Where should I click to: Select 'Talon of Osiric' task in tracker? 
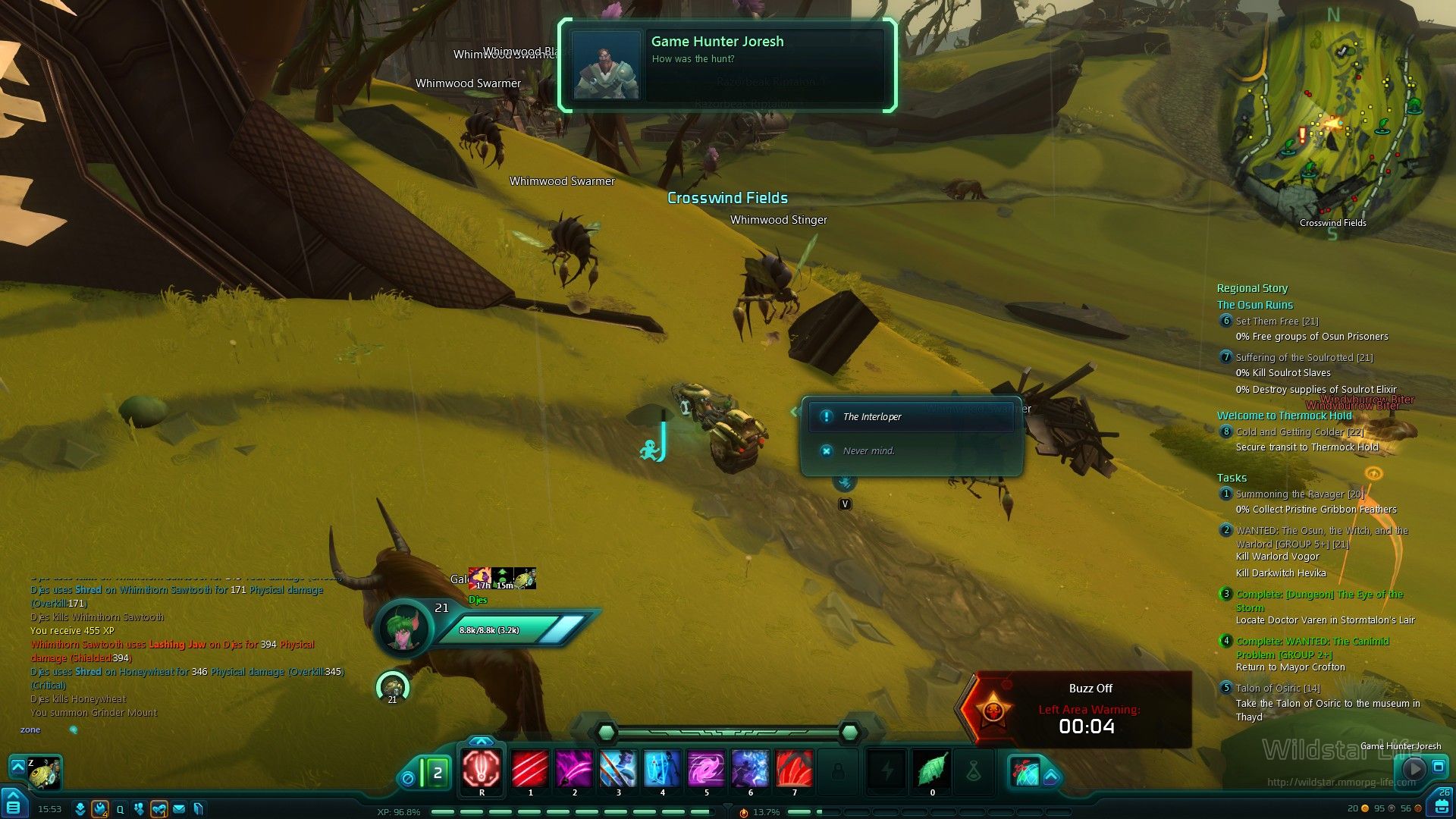[1278, 689]
